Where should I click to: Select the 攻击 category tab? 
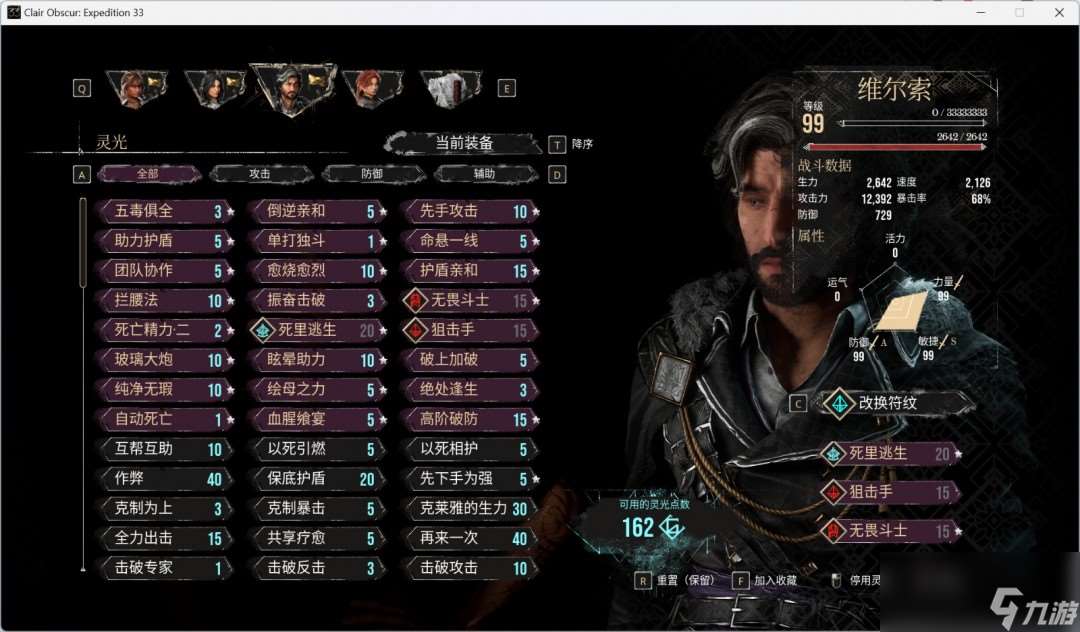(260, 174)
